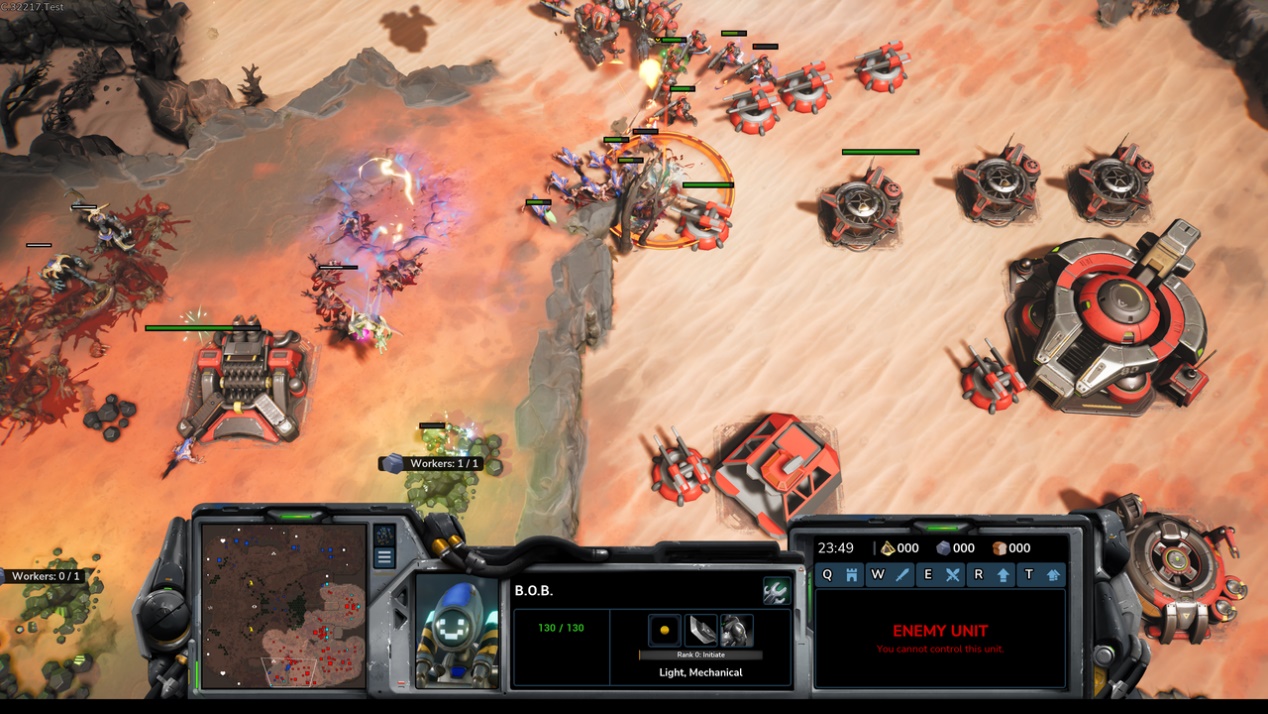
Task: Toggle the minimap view icon above menu button
Action: pyautogui.click(x=384, y=535)
